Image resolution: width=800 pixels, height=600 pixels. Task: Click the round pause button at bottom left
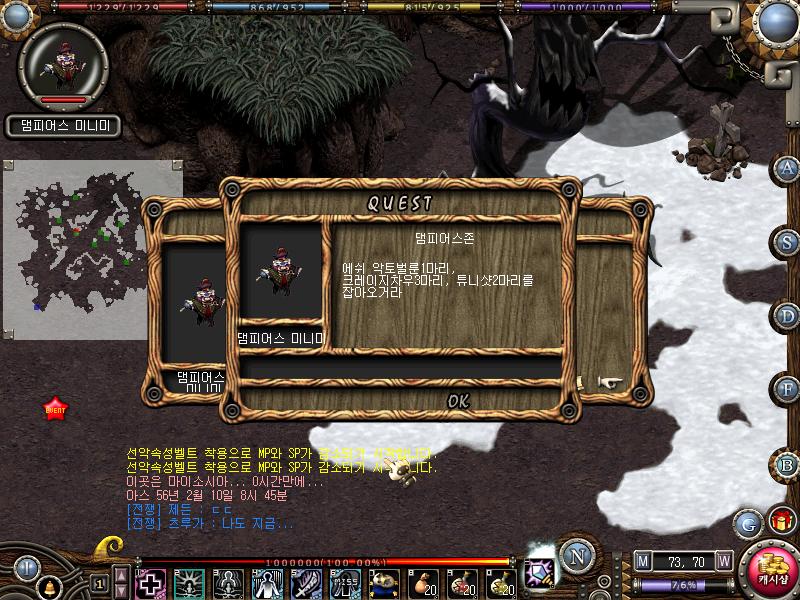[25, 567]
